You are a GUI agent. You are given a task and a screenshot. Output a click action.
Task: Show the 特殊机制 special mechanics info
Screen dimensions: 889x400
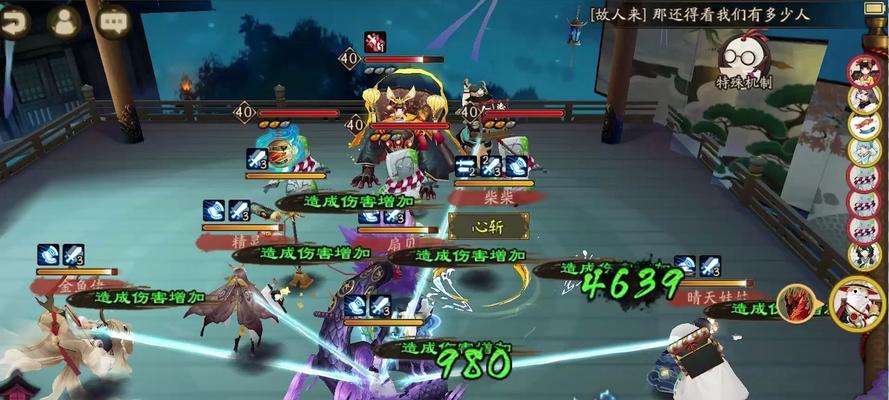click(x=743, y=60)
